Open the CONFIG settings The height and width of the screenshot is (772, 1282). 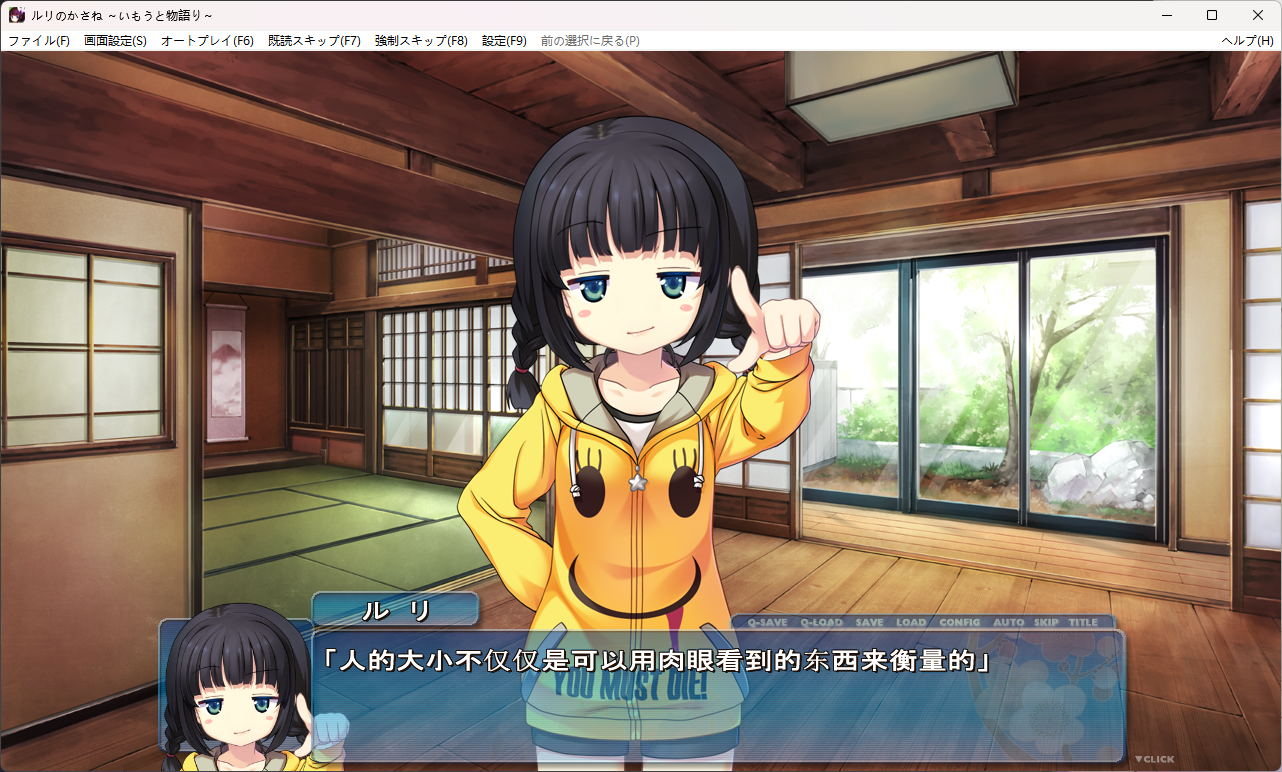(959, 622)
